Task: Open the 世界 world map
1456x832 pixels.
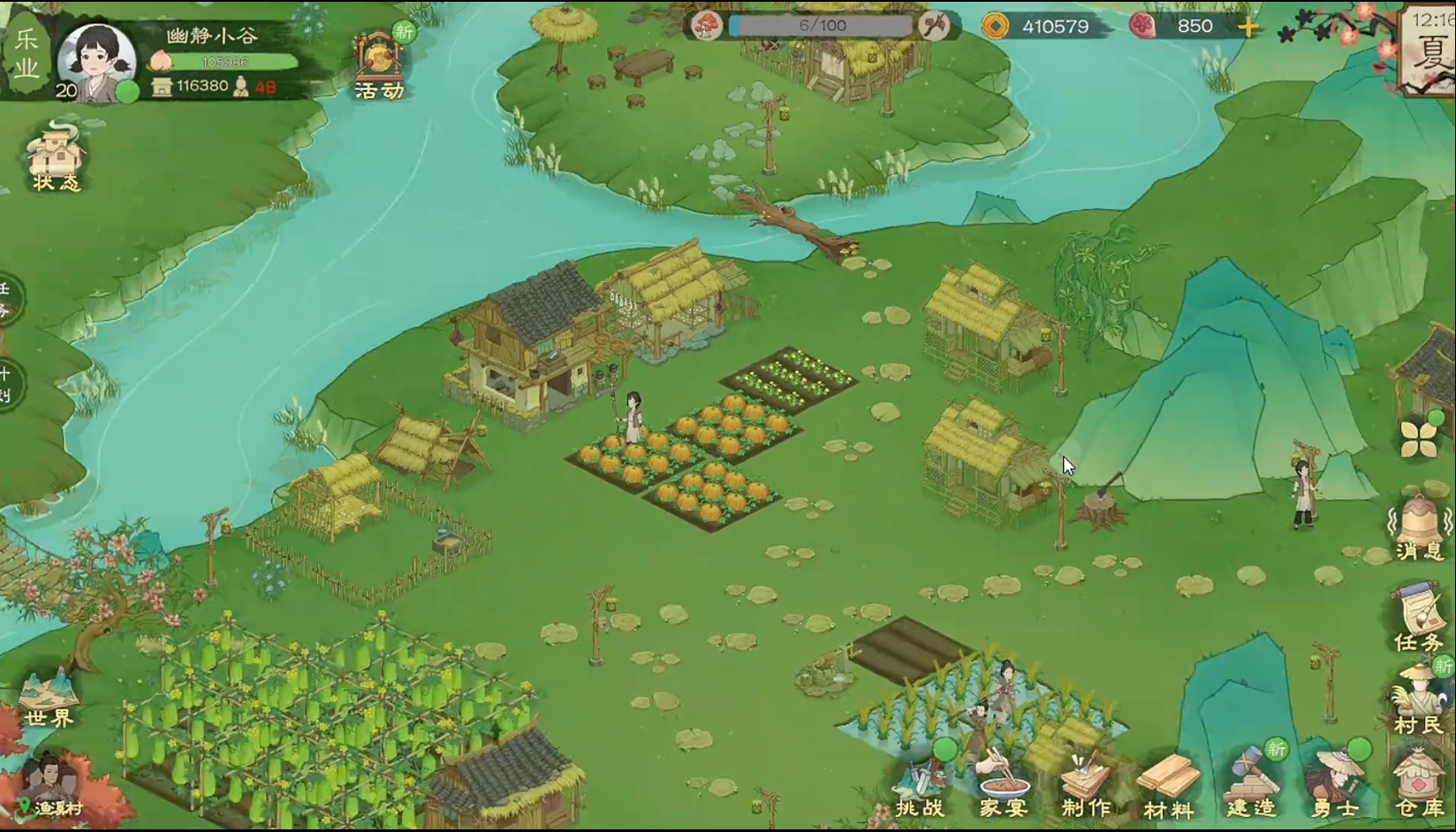Action: pos(49,700)
